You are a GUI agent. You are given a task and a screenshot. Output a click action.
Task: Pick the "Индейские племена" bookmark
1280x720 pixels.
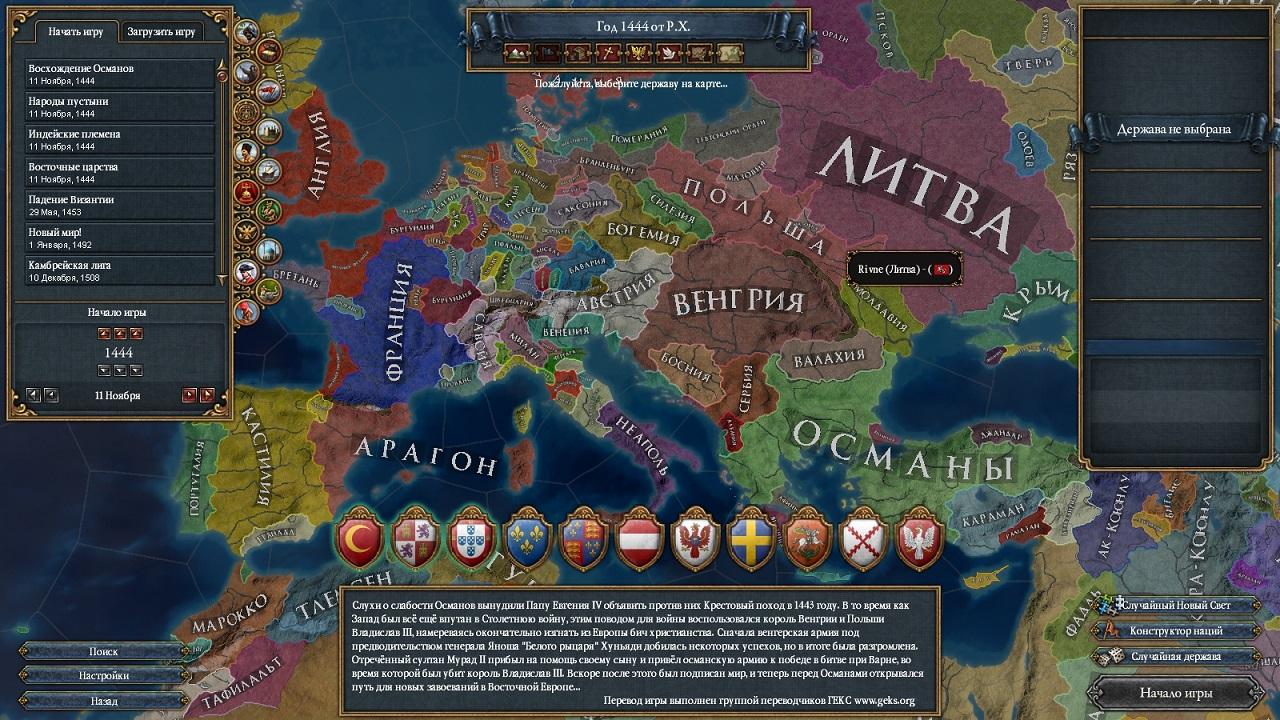coord(120,139)
